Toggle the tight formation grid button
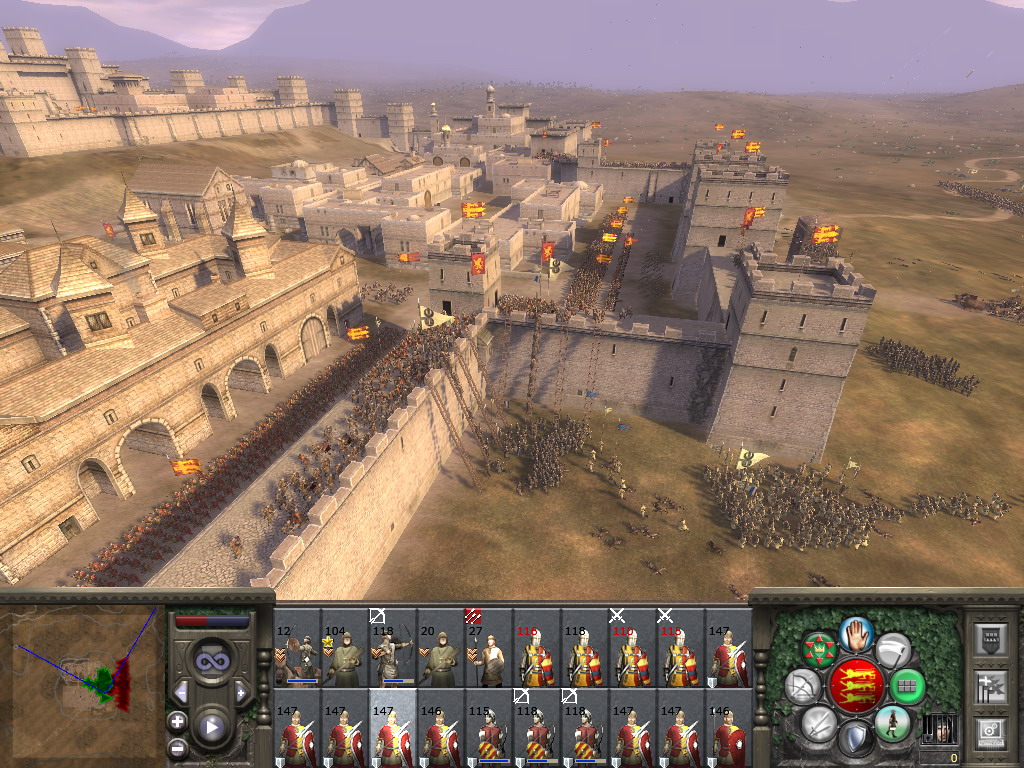The image size is (1024, 768). tap(907, 687)
